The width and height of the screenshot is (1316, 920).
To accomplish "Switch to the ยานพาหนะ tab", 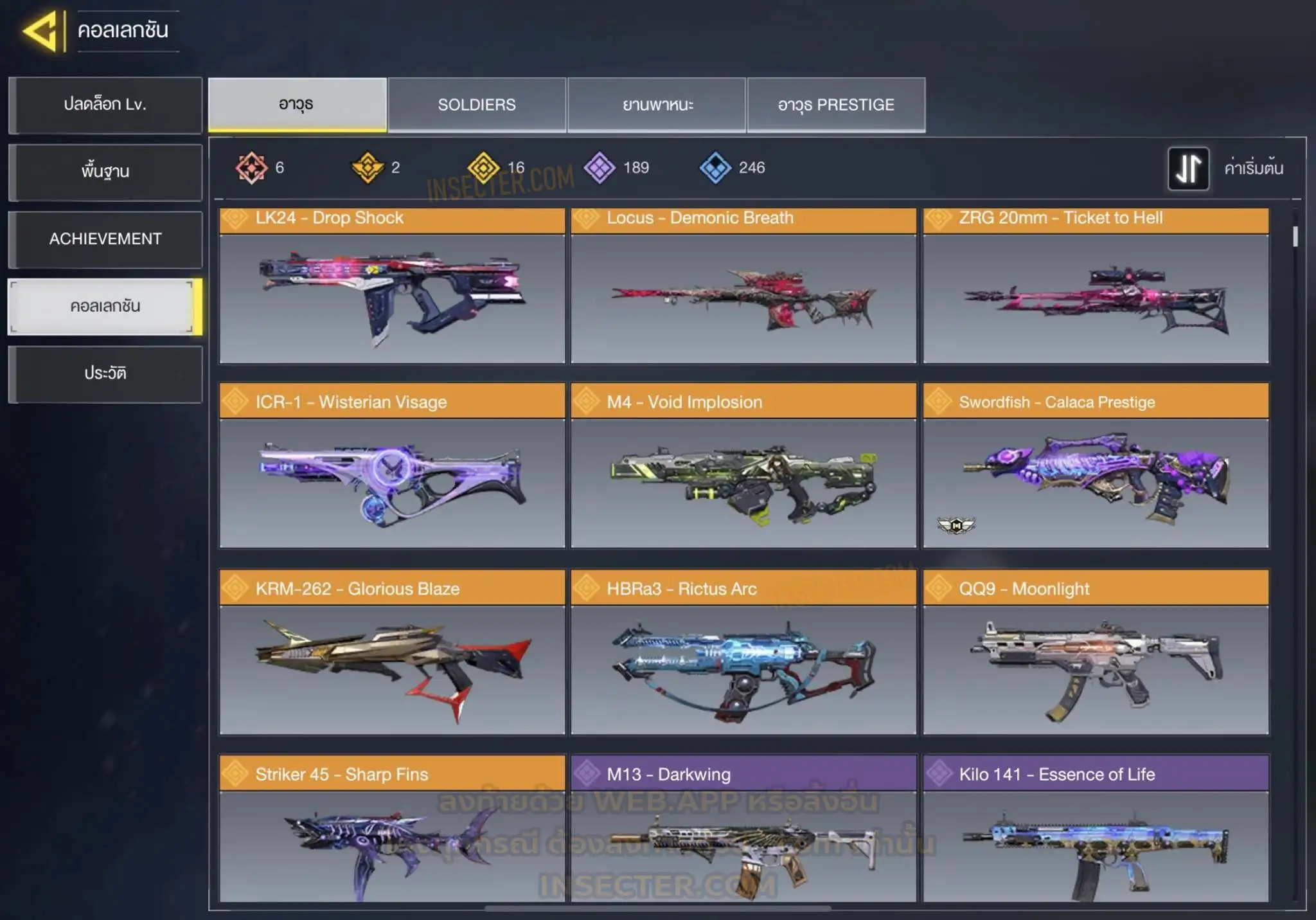I will 657,105.
